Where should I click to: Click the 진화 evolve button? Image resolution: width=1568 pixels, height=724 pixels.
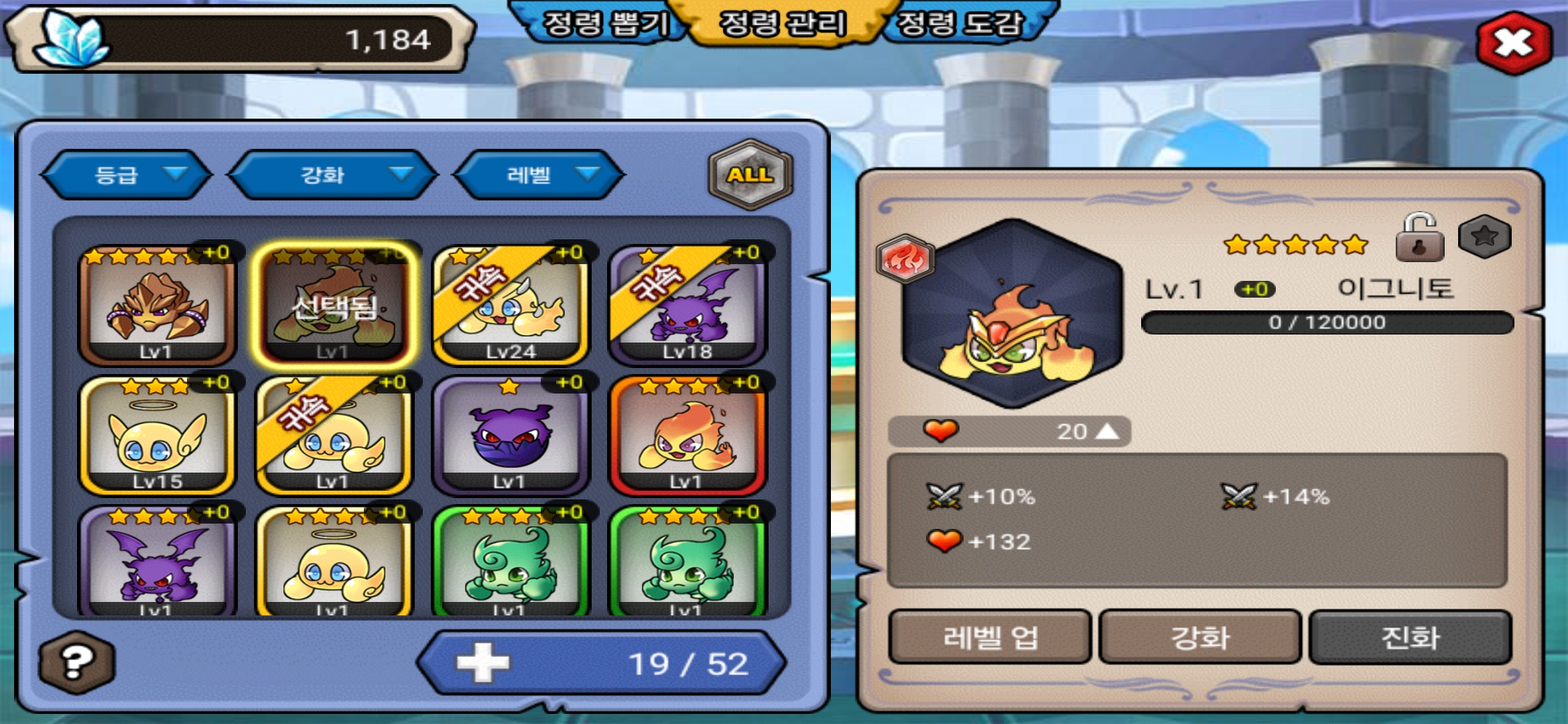click(1410, 637)
